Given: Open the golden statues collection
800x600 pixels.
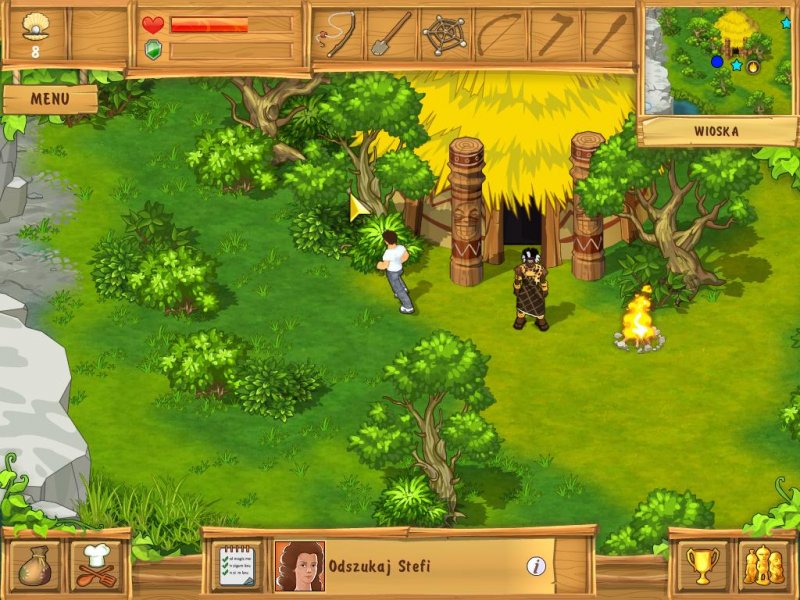Looking at the screenshot, I should click(x=763, y=565).
